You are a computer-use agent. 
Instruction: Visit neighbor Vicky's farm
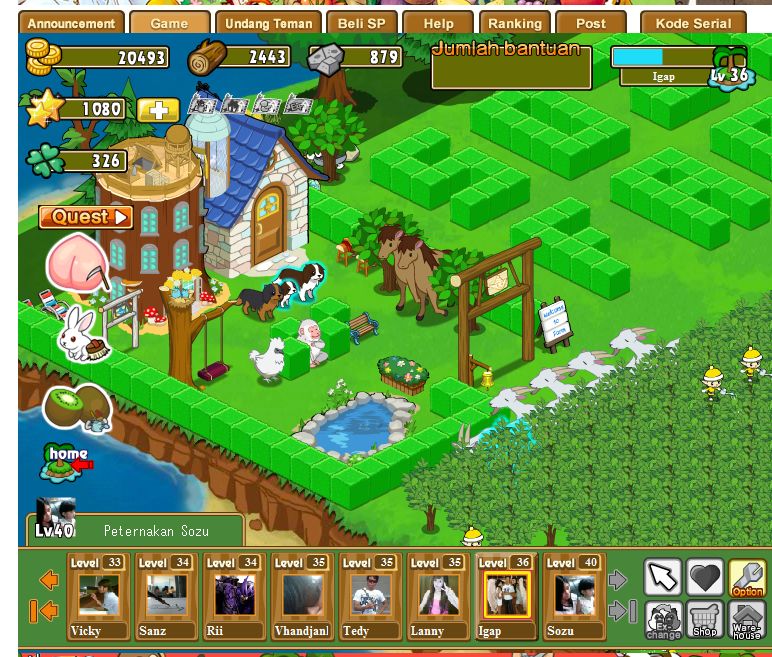[x=98, y=597]
